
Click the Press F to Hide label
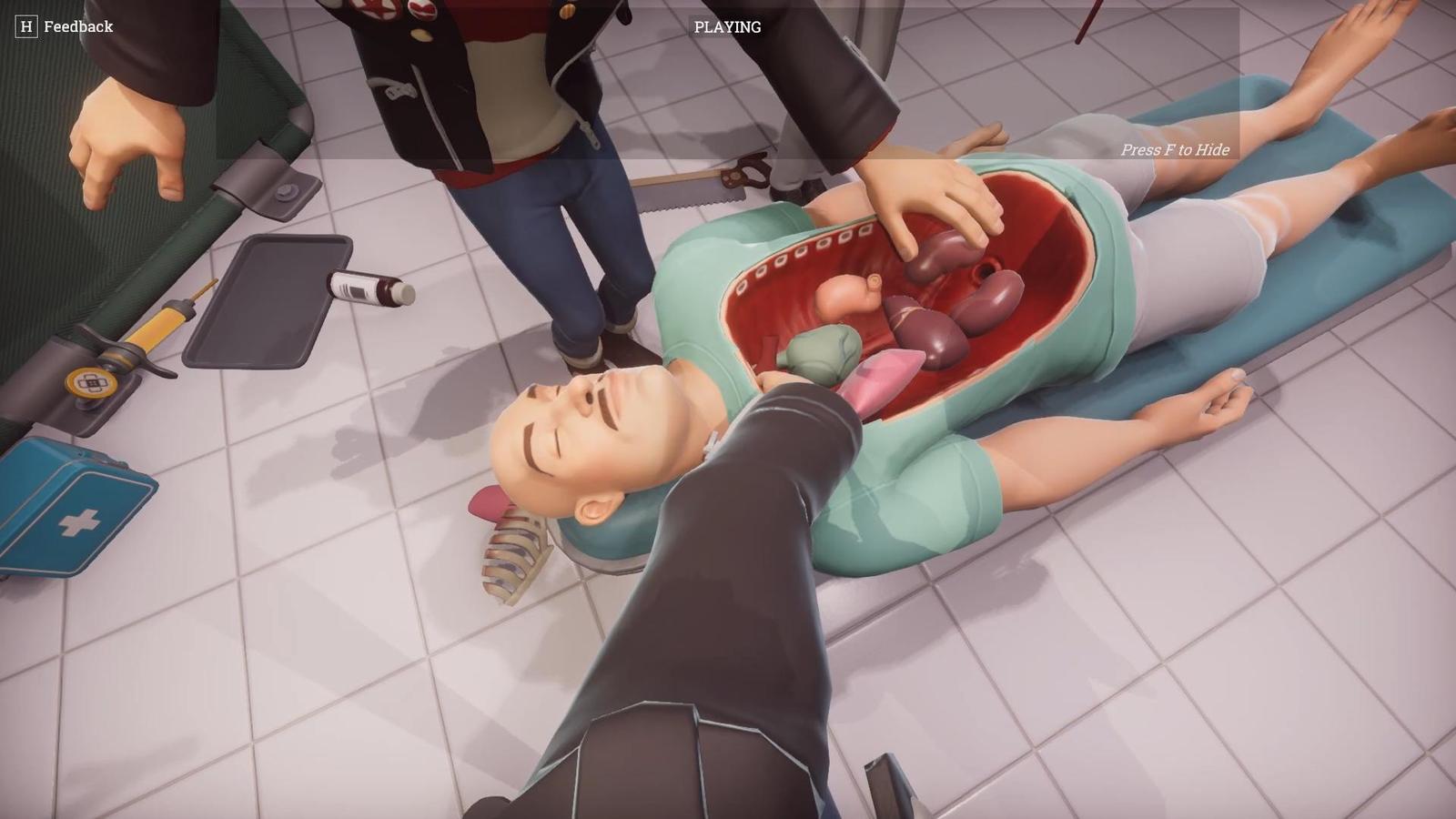[1175, 150]
